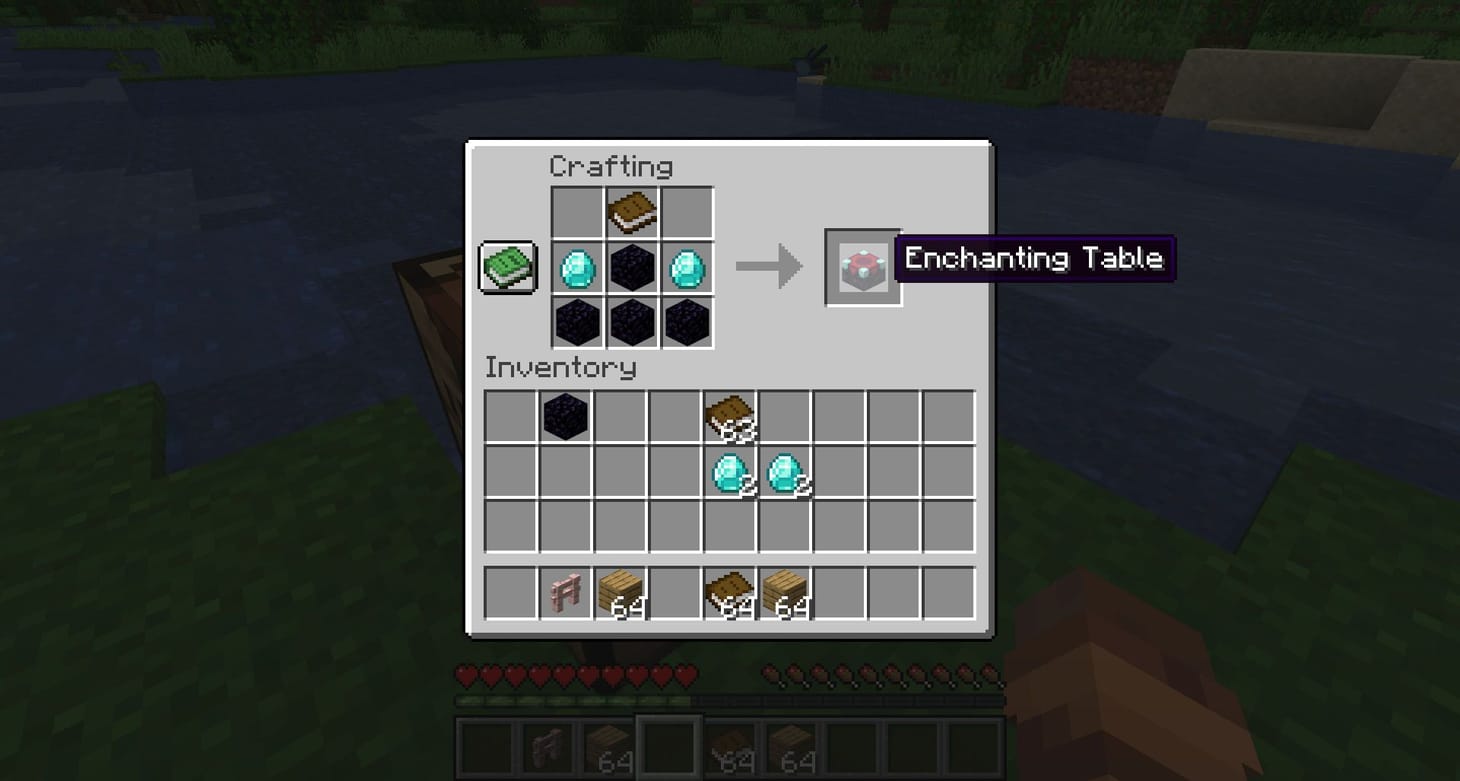Select the Book in the crafting grid

pyautogui.click(x=632, y=212)
